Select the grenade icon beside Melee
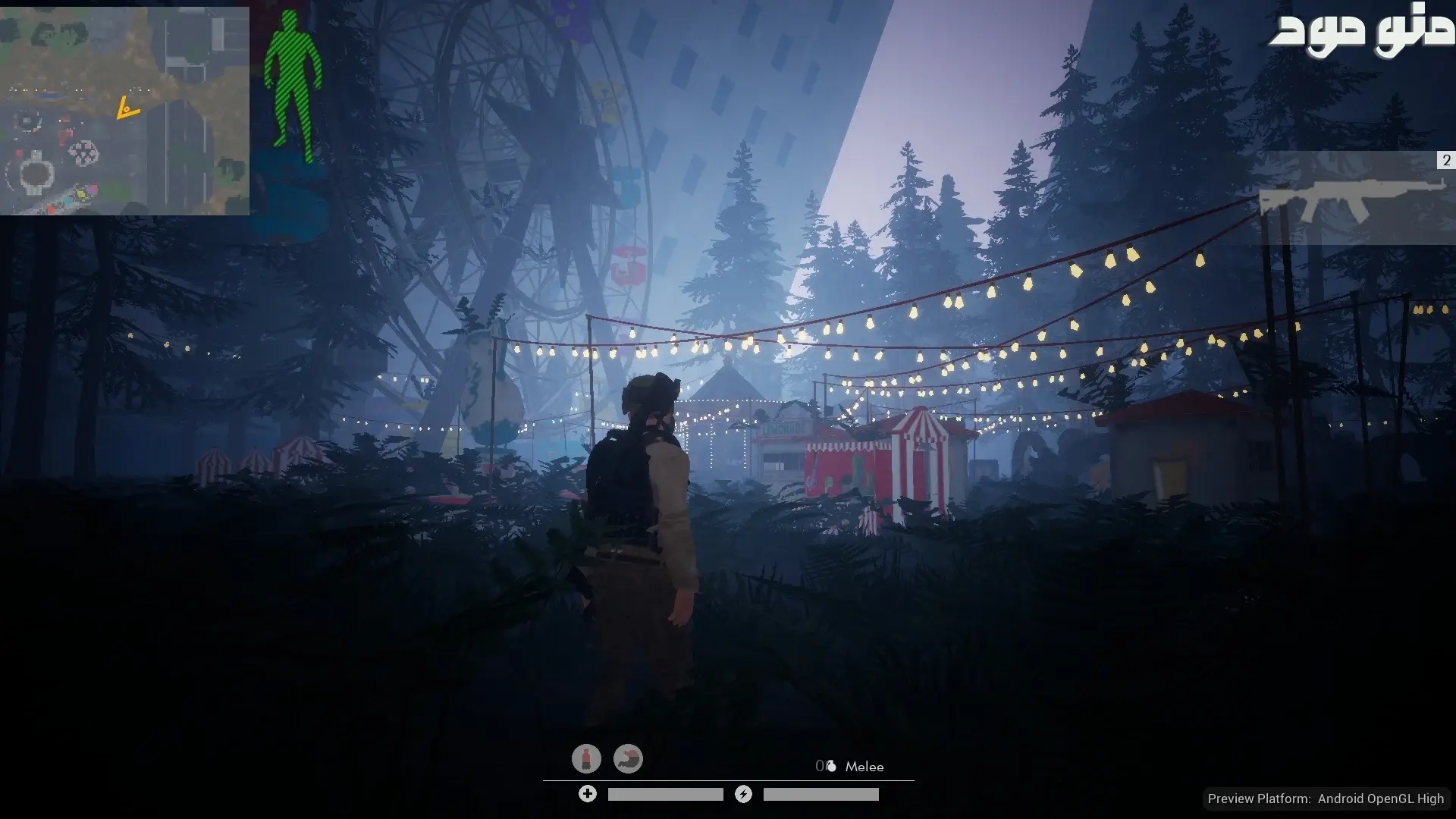This screenshot has height=819, width=1456. click(x=830, y=767)
